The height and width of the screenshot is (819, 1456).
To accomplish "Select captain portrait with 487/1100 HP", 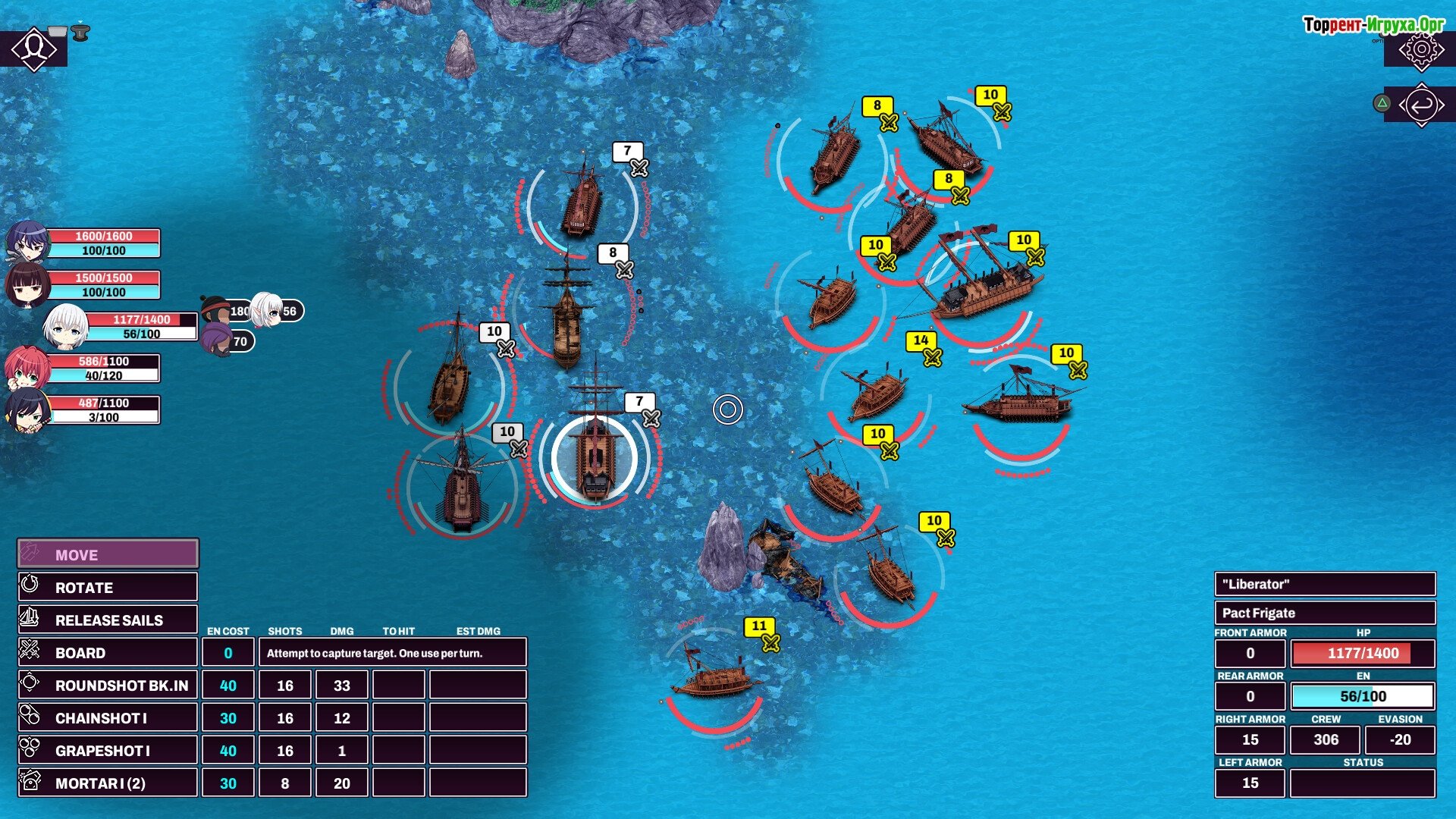I will tap(27, 410).
